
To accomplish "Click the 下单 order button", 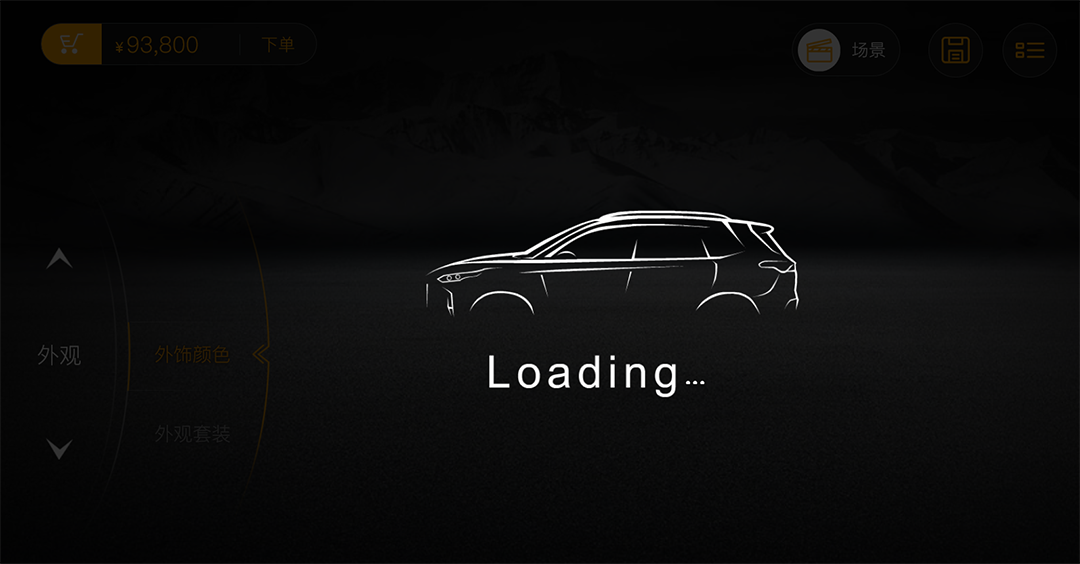I will click(278, 45).
